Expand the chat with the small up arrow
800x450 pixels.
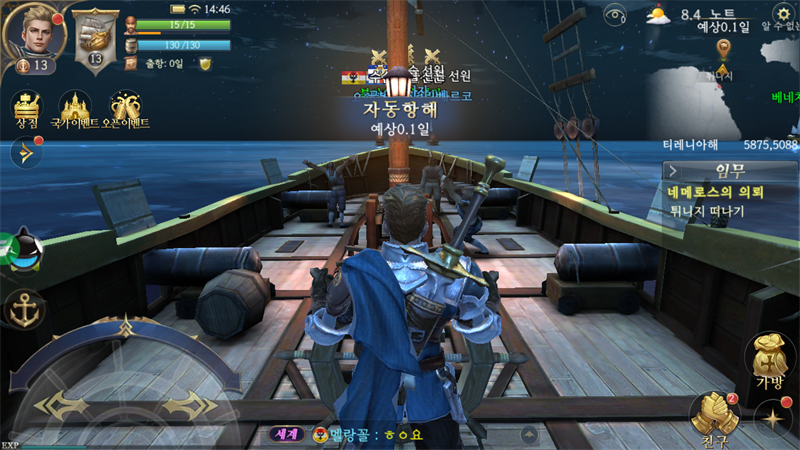tap(528, 435)
